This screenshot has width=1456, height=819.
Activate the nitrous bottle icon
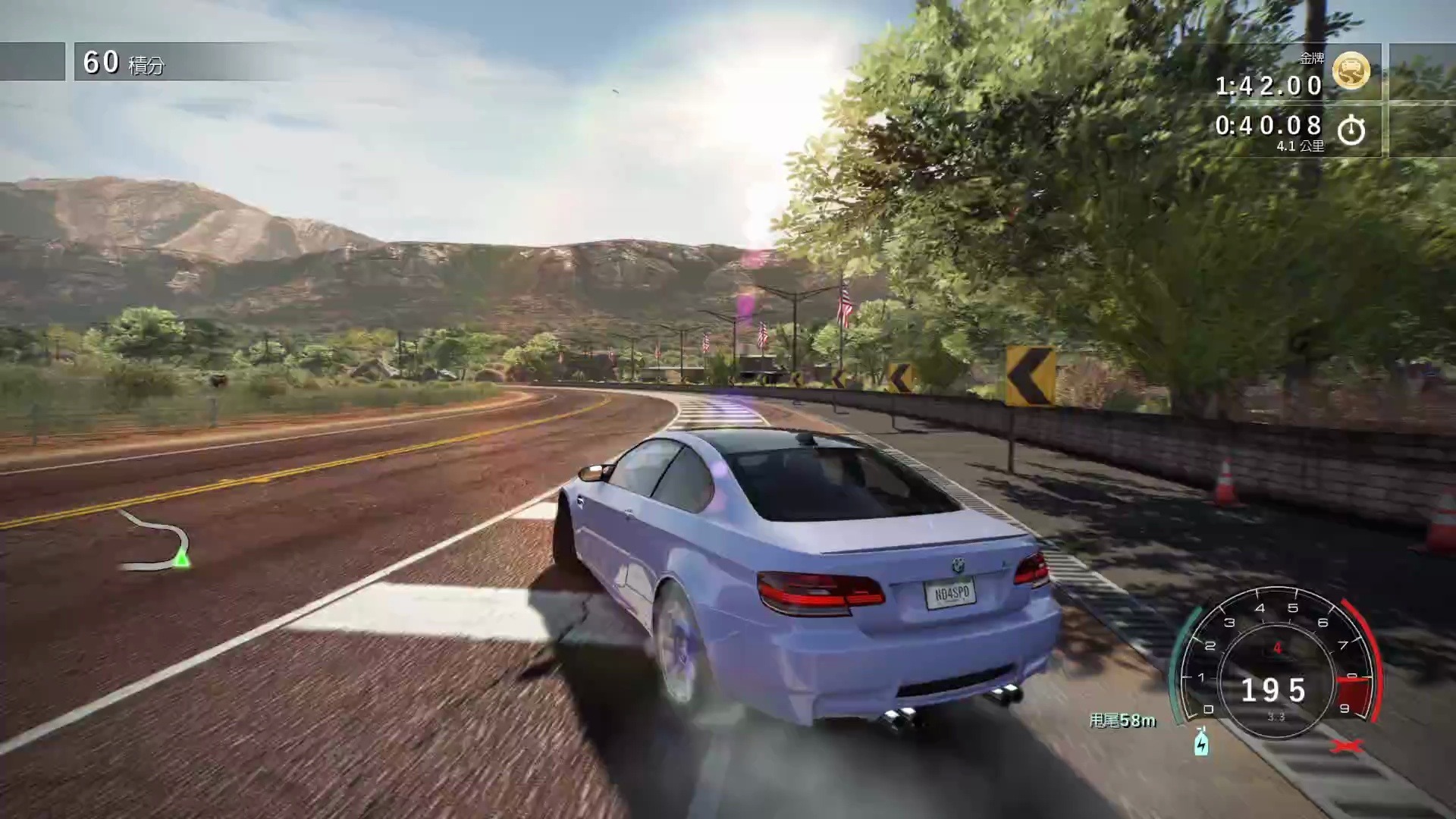(1201, 742)
